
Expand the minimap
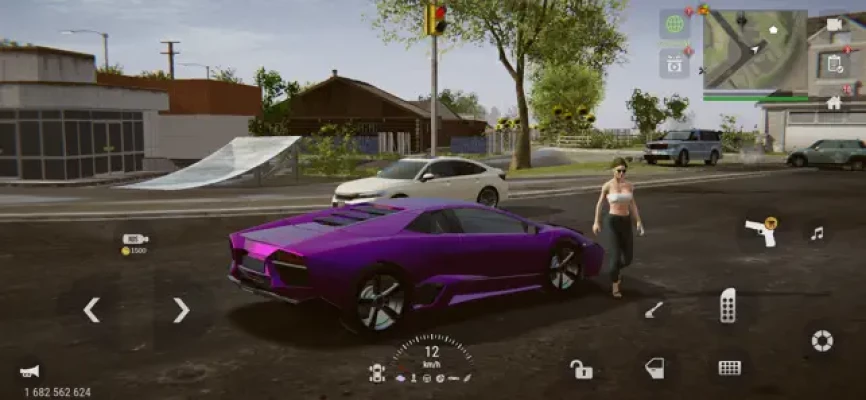754,53
